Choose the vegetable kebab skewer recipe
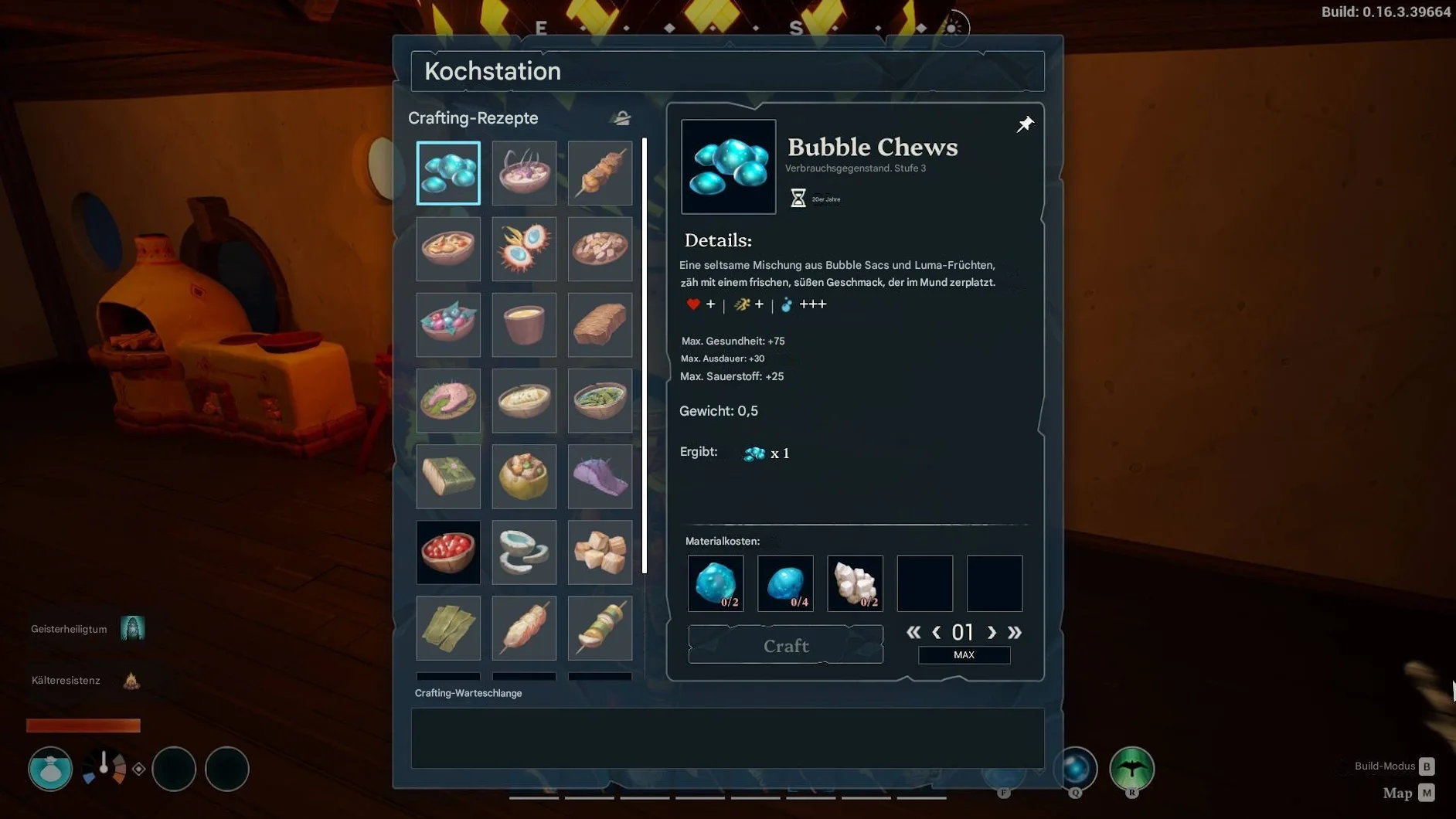 click(600, 627)
